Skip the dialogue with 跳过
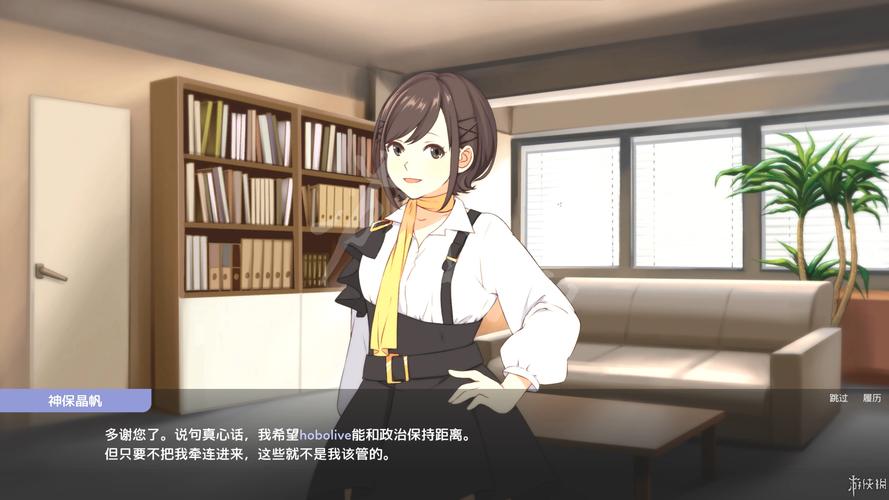889x500 pixels. (x=838, y=398)
